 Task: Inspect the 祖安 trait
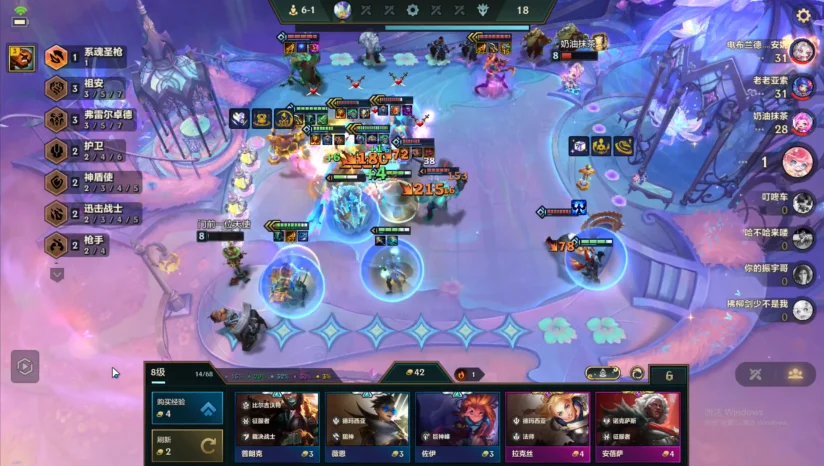(85, 89)
